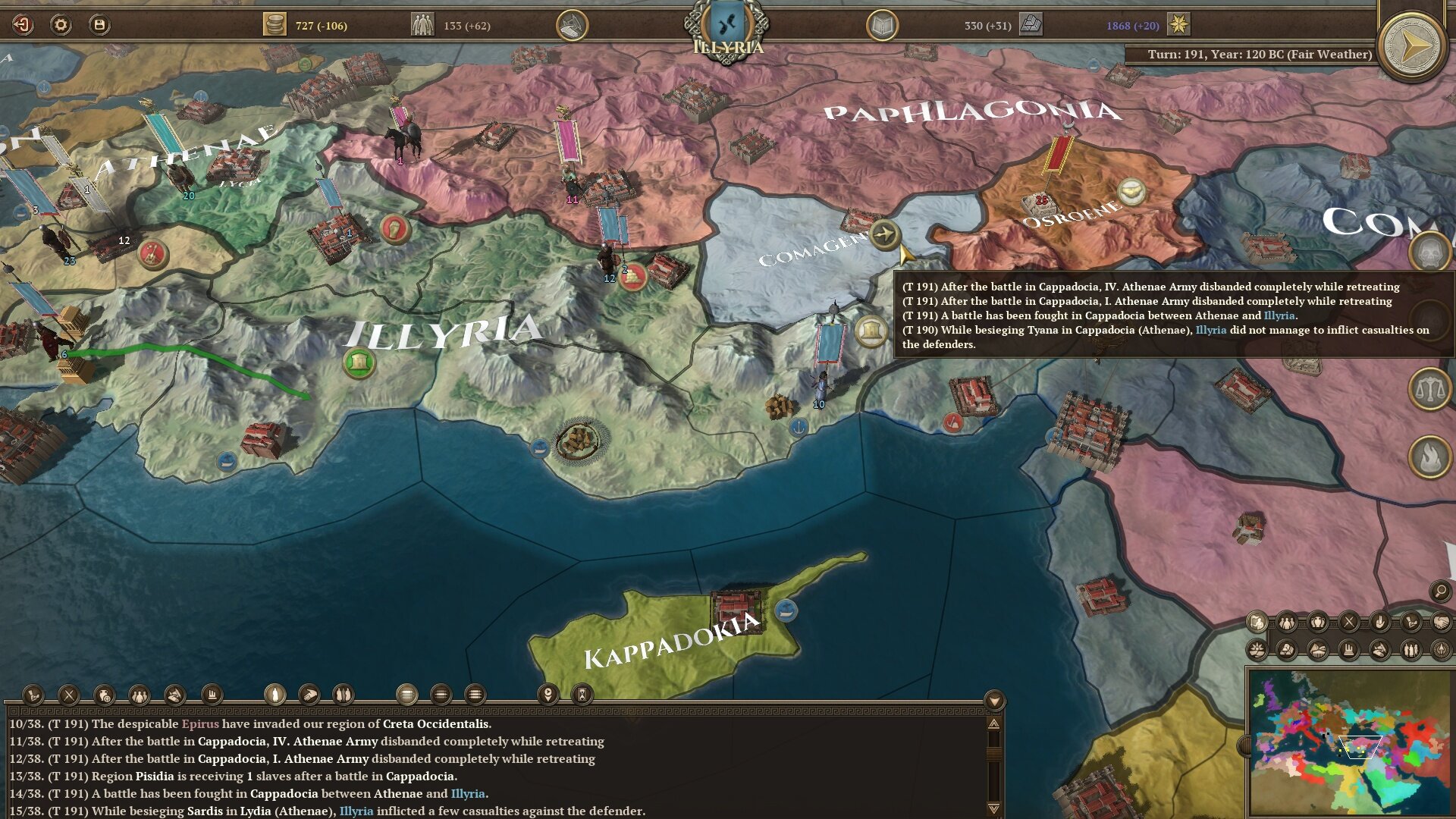End the turn with the golden arrow
This screenshot has height=819, width=1456.
(1411, 46)
